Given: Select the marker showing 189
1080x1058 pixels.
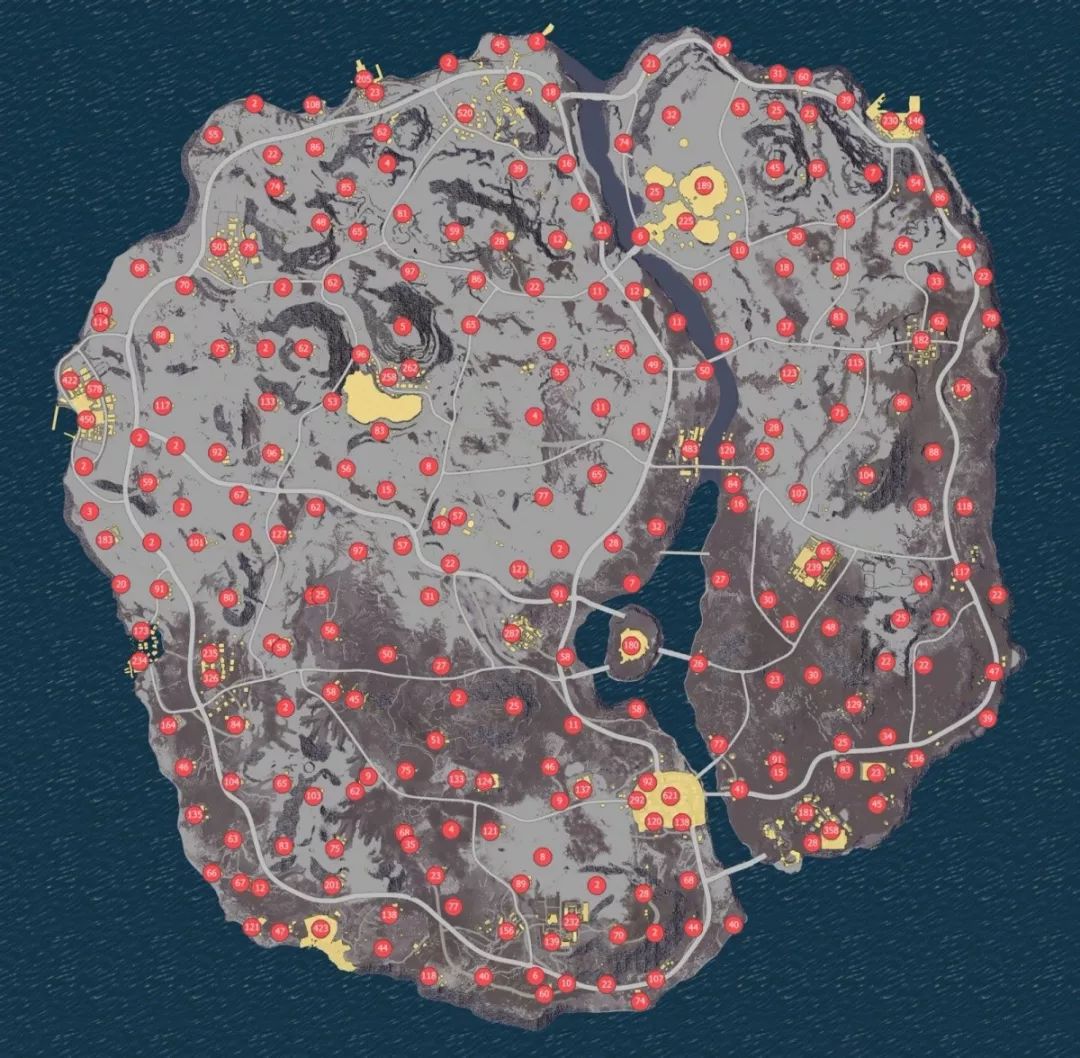Looking at the screenshot, I should pos(703,185).
